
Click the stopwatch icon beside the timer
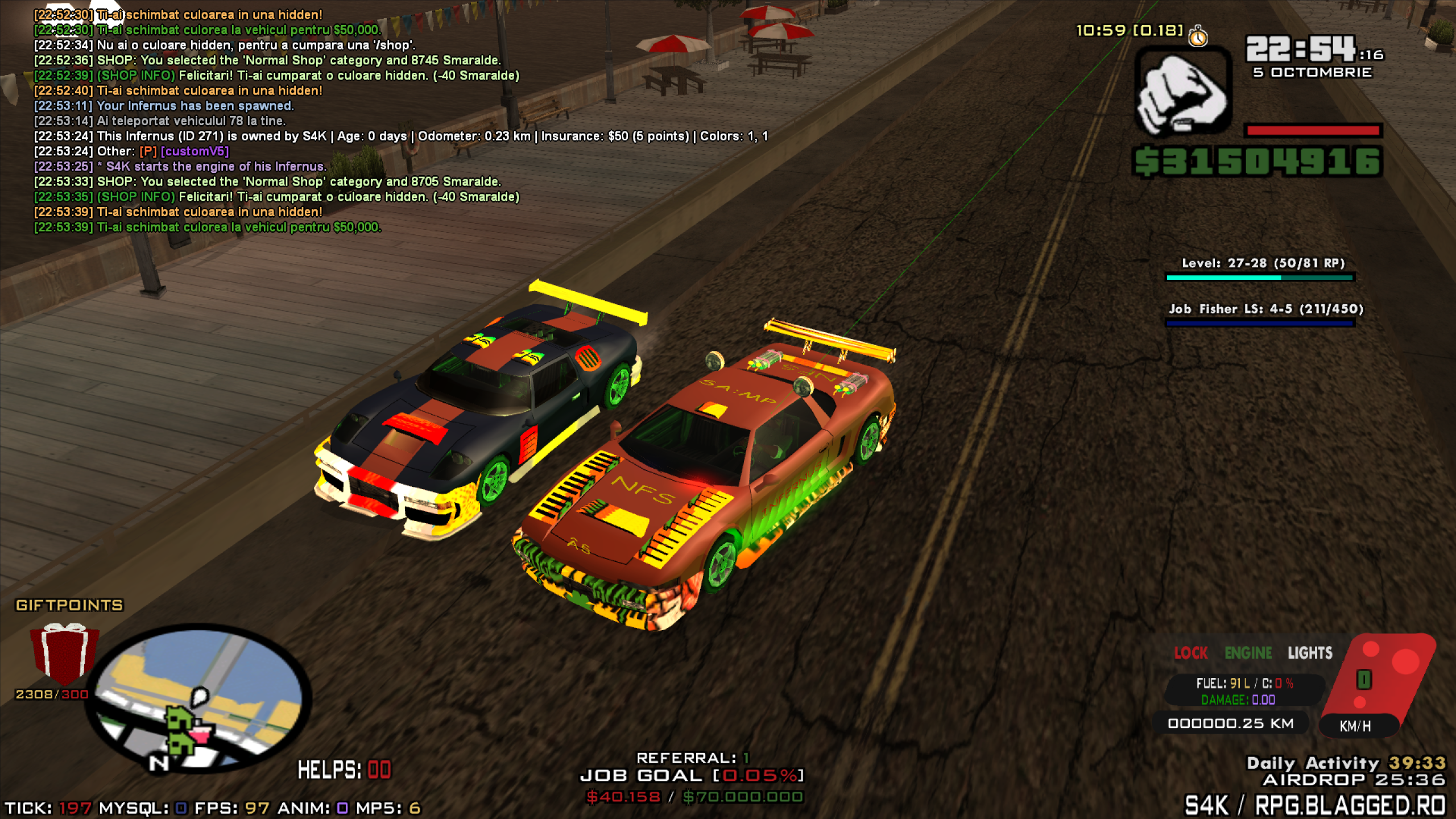point(1198,36)
